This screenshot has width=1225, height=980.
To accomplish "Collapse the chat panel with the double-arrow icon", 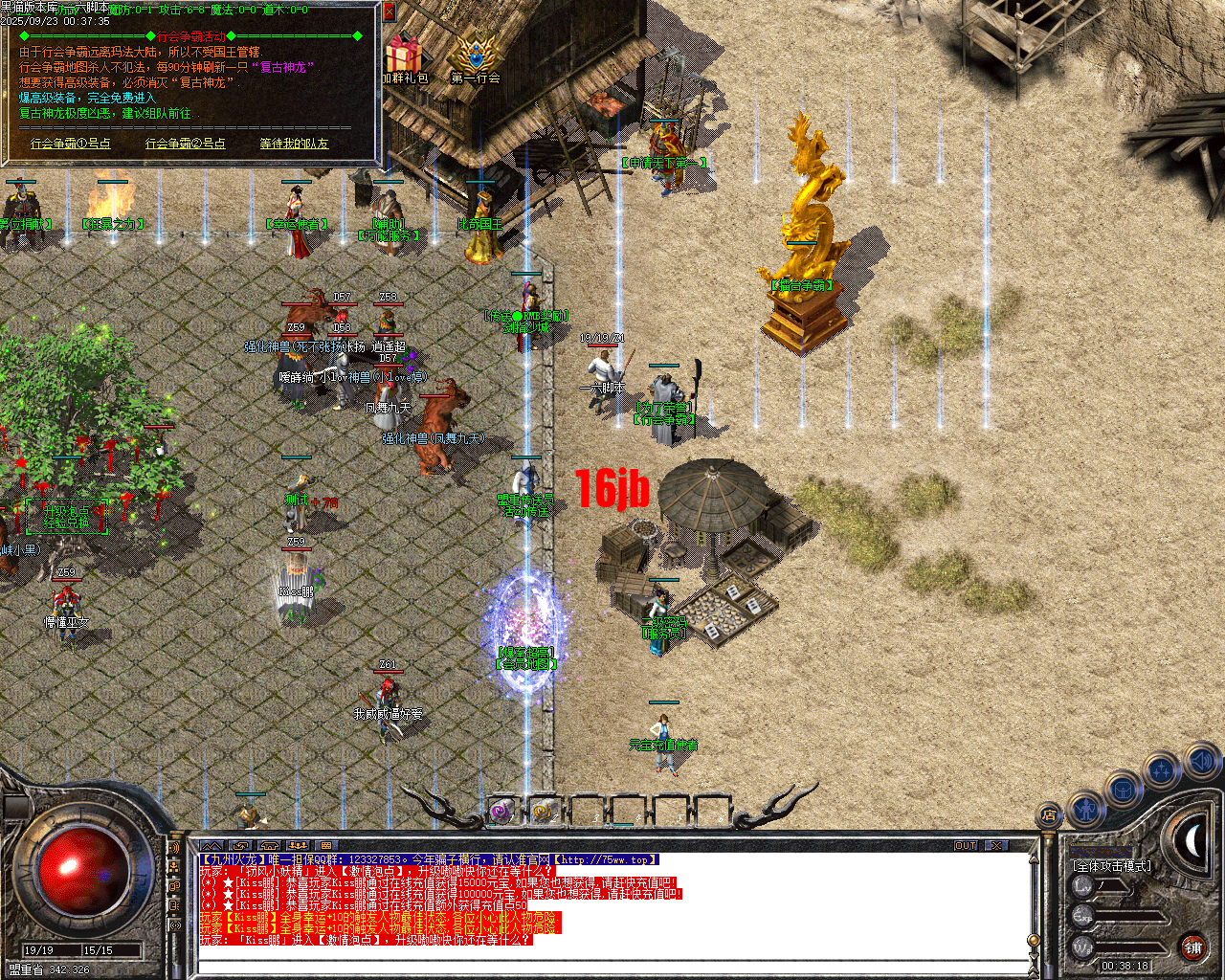I will [x=211, y=846].
